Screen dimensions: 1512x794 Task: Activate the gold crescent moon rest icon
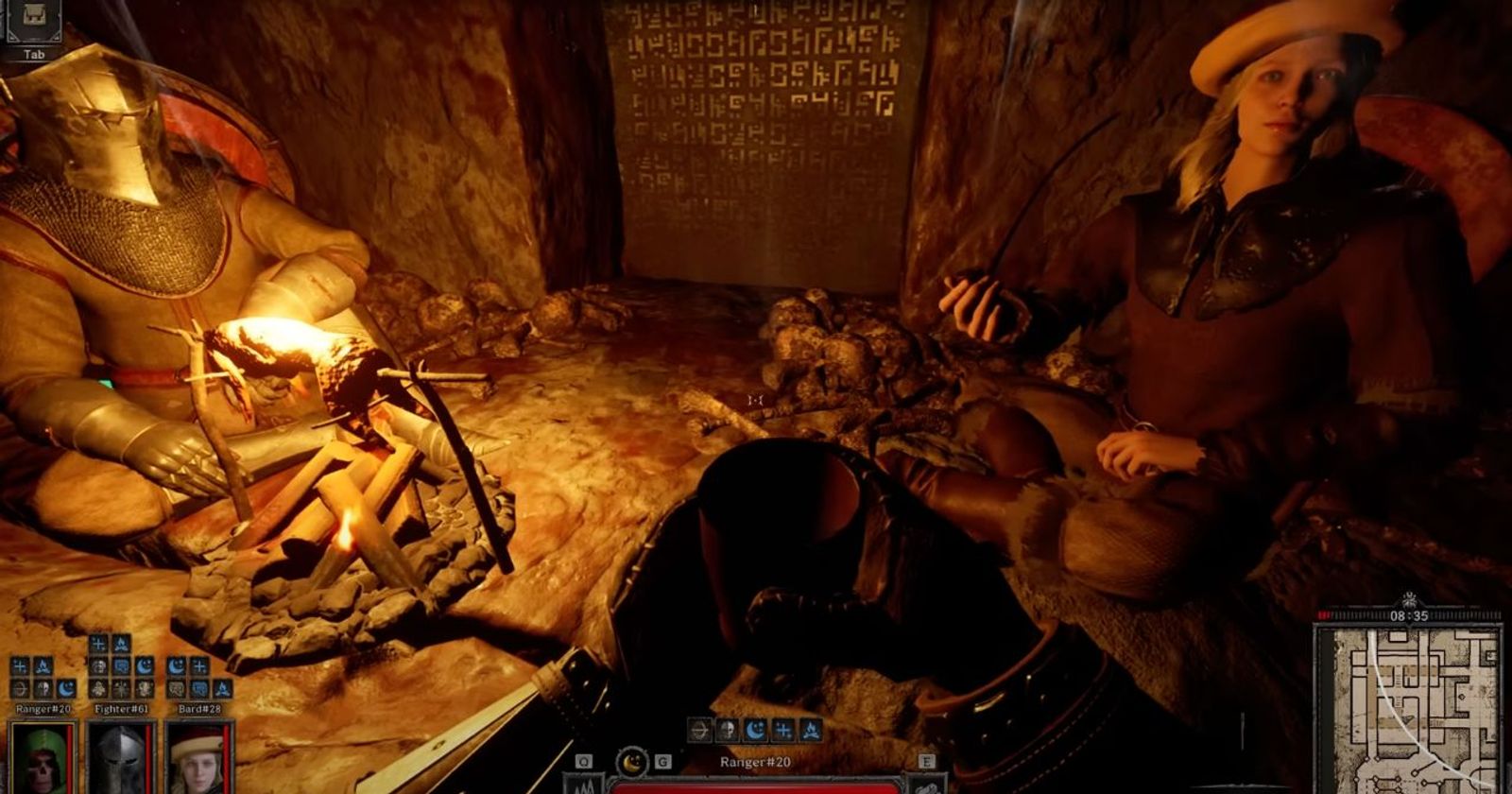(x=630, y=761)
